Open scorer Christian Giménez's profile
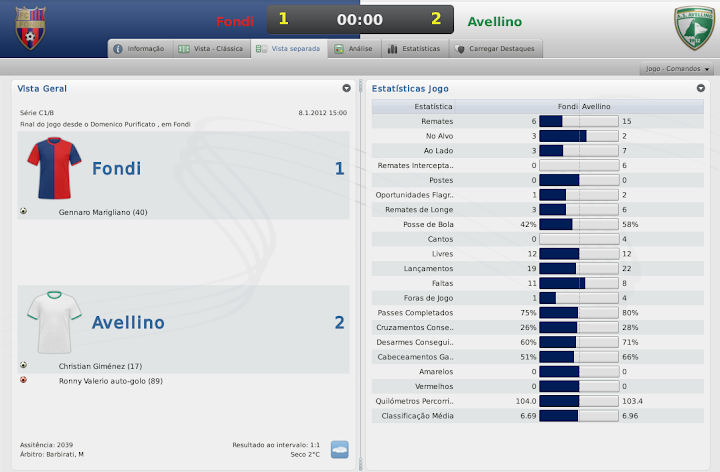The width and height of the screenshot is (720, 472). 100,366
